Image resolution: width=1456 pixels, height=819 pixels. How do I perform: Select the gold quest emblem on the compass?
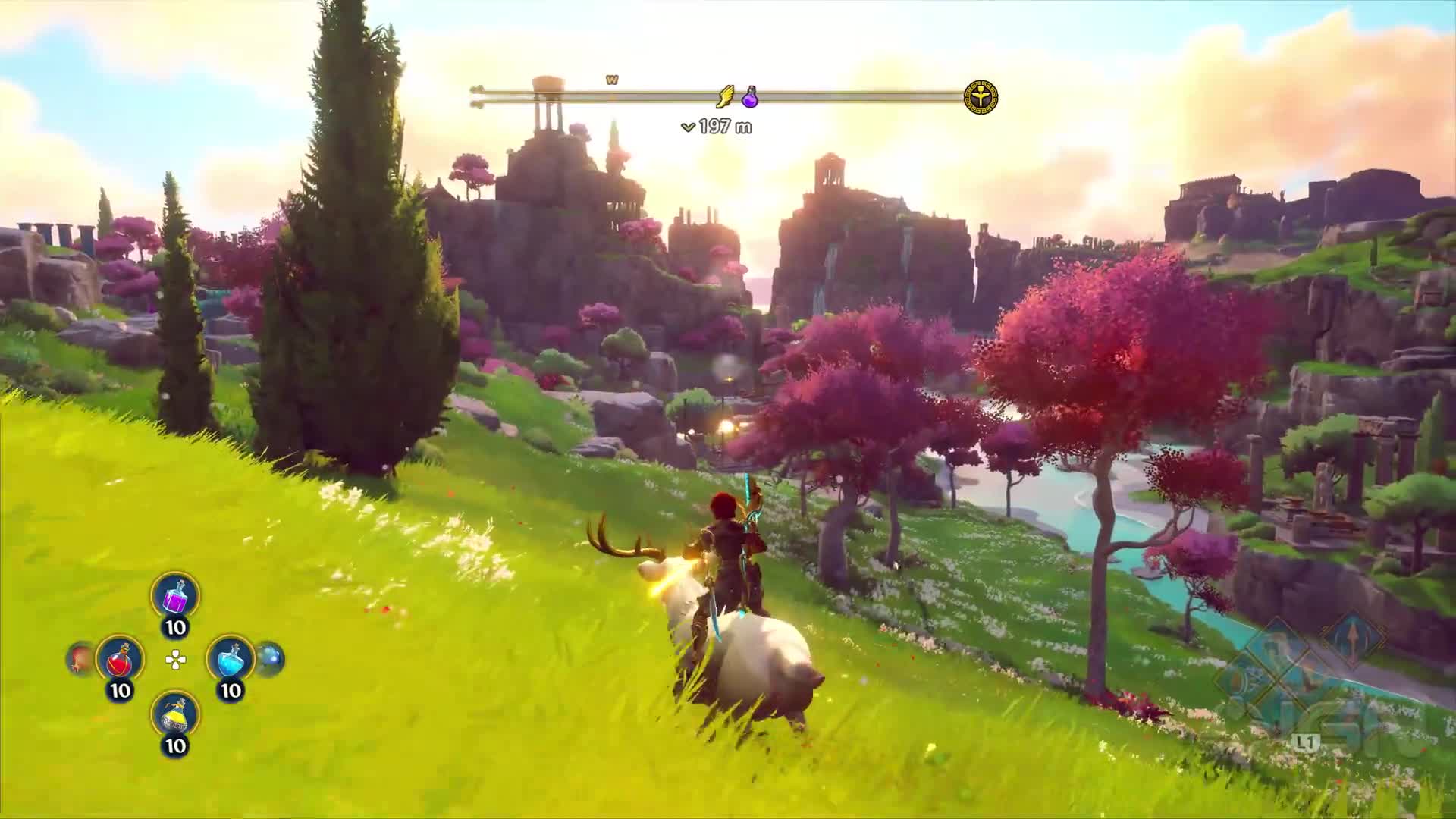coord(981,98)
